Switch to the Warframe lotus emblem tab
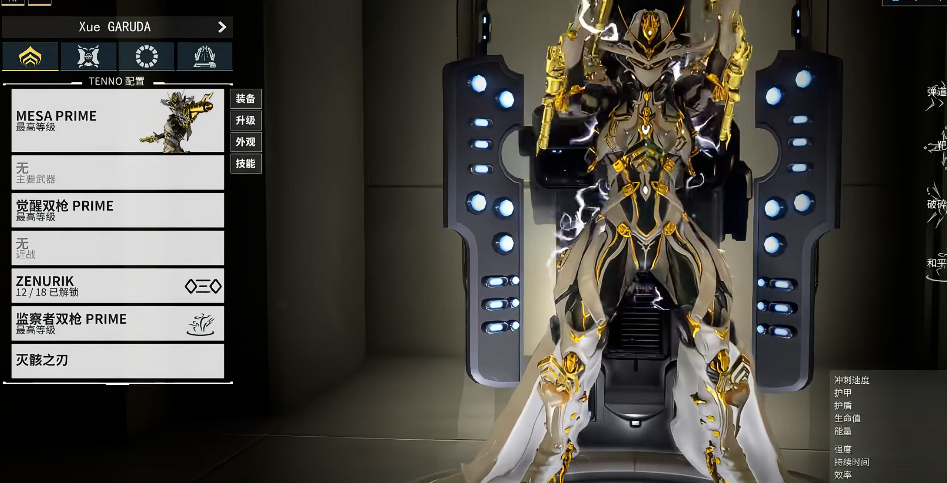Viewport: 947px width, 483px height. click(x=31, y=56)
